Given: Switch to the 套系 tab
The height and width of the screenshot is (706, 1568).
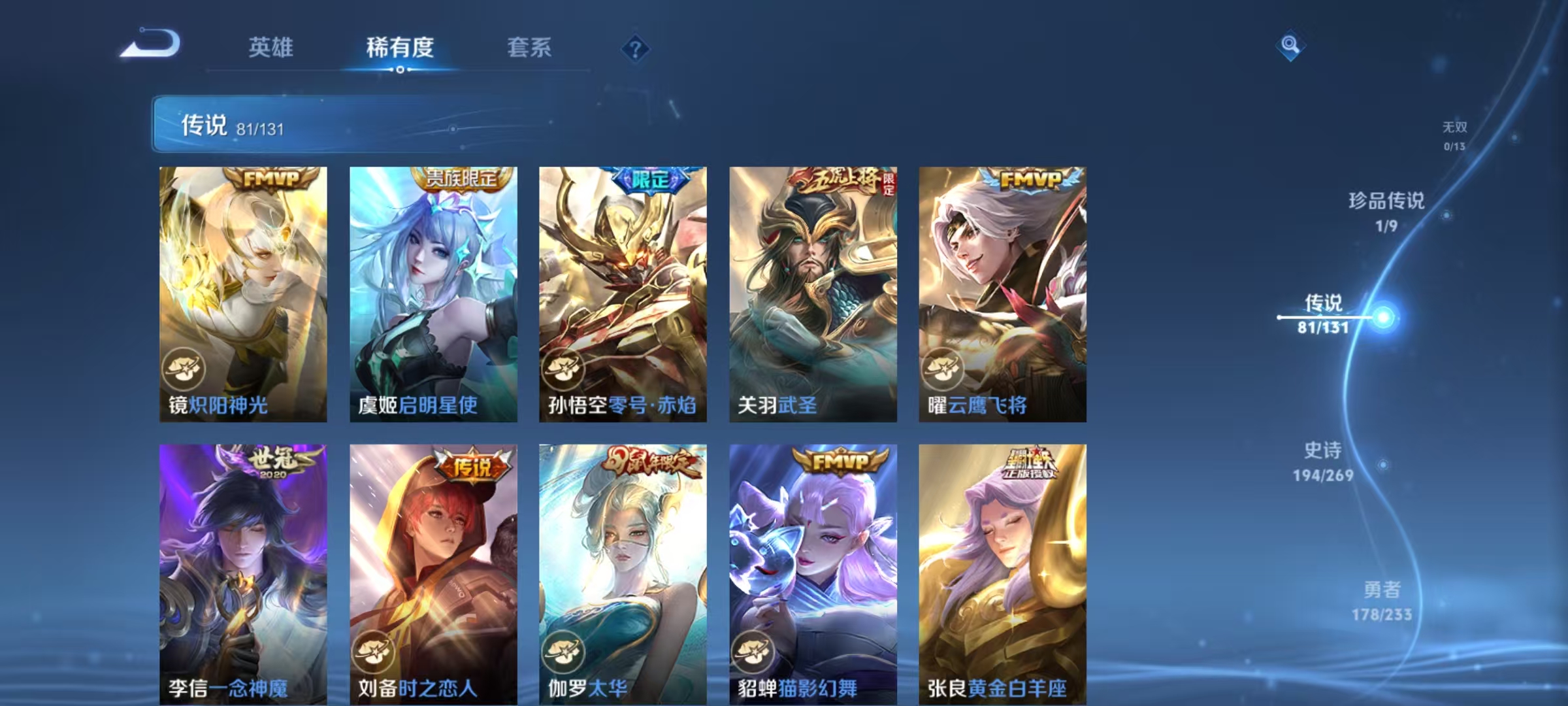Looking at the screenshot, I should coord(529,48).
